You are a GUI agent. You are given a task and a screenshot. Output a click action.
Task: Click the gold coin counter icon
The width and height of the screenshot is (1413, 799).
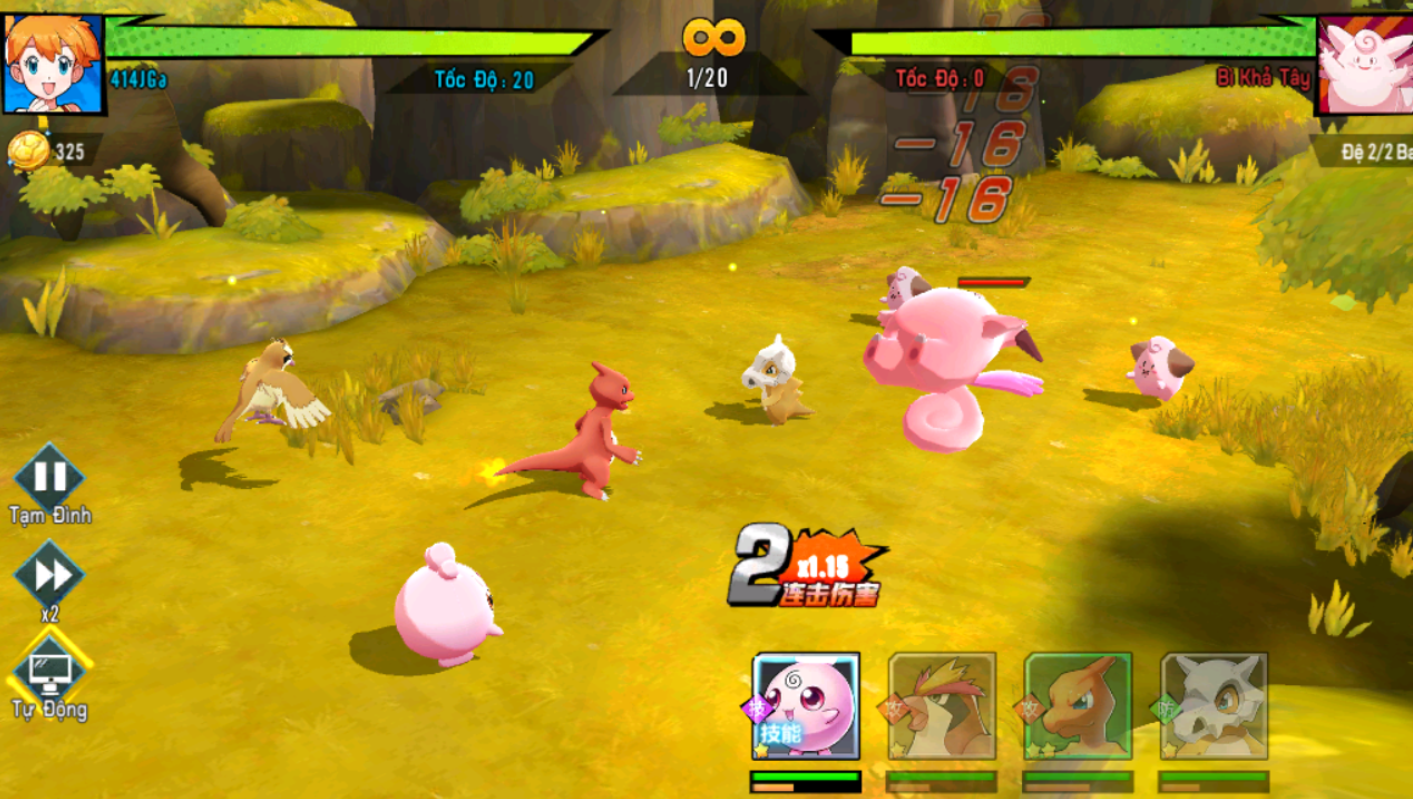[29, 151]
